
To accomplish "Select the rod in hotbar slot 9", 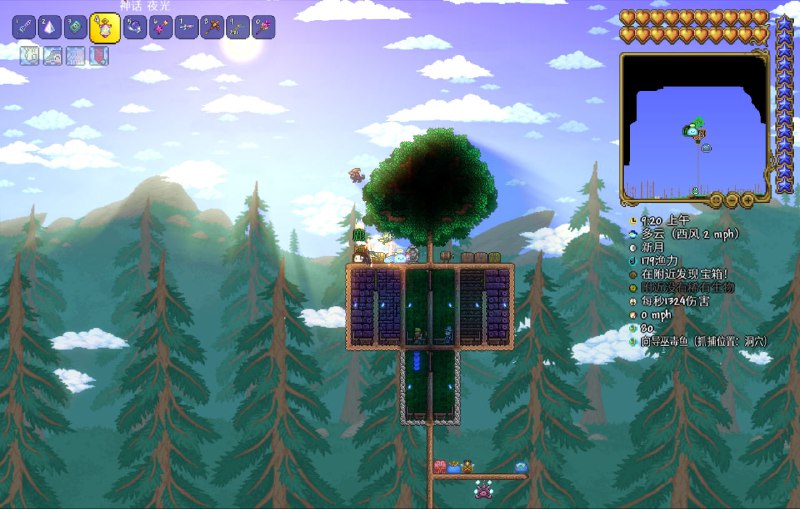I will pos(238,27).
